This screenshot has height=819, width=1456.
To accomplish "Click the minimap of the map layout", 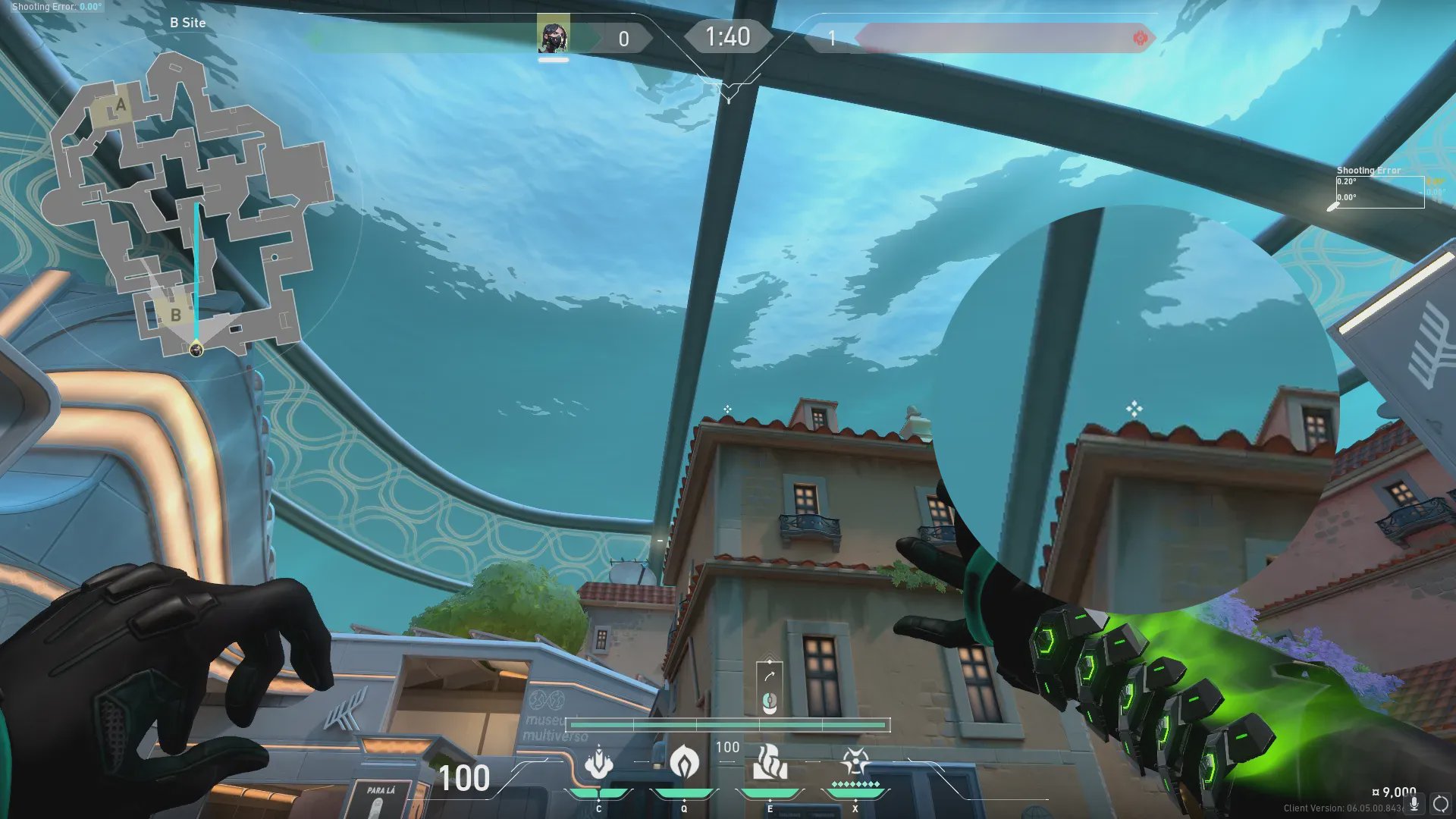I will point(190,205).
